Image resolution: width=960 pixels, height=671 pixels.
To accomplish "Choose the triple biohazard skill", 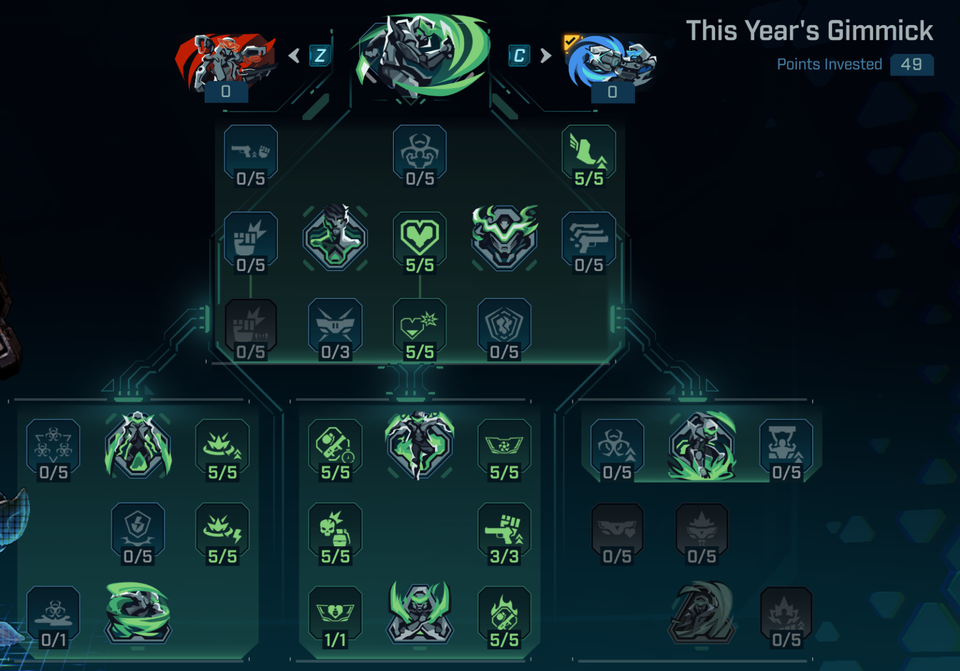I will click(x=53, y=445).
